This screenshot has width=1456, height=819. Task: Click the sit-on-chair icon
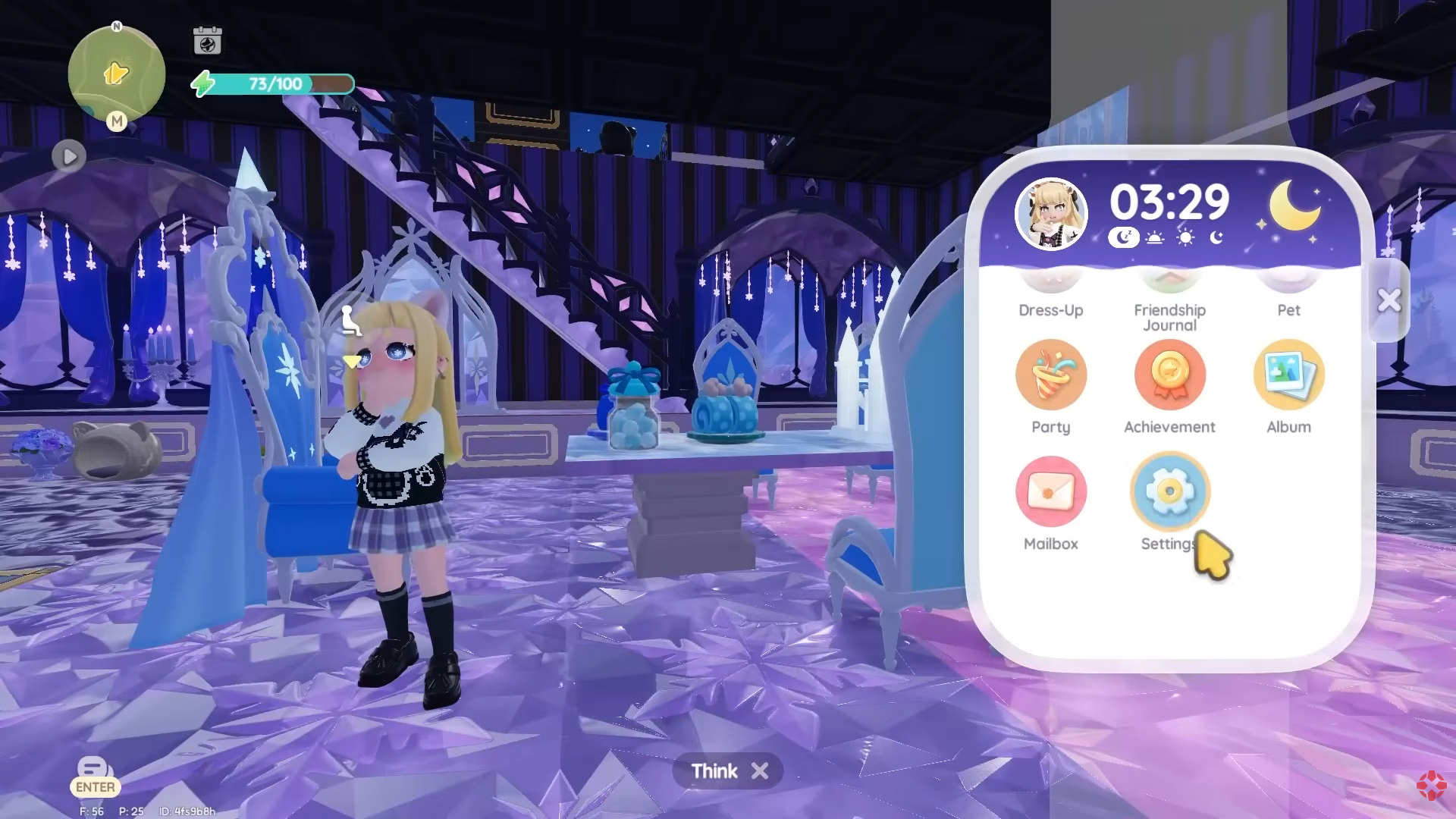[x=350, y=320]
